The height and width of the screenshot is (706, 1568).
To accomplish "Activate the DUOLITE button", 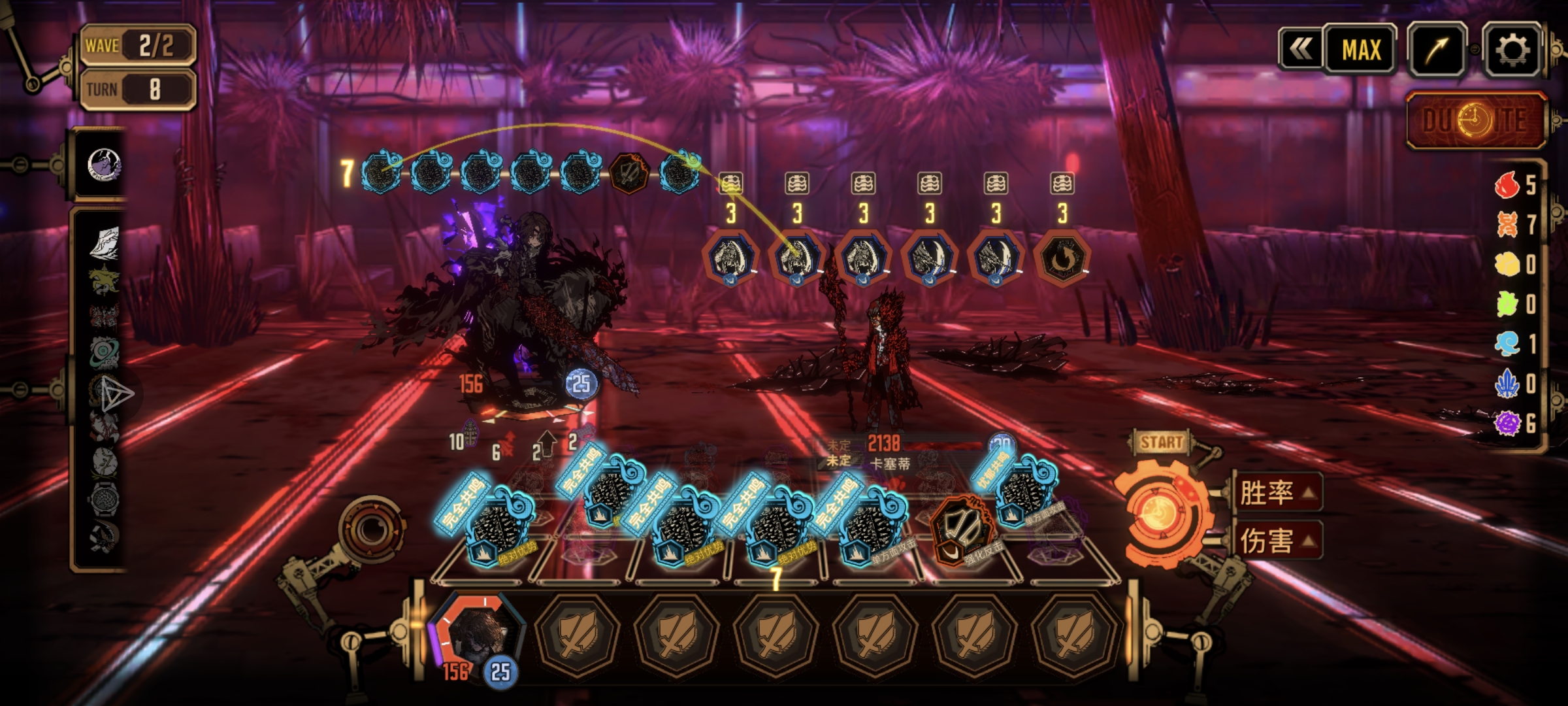I will 1476,121.
